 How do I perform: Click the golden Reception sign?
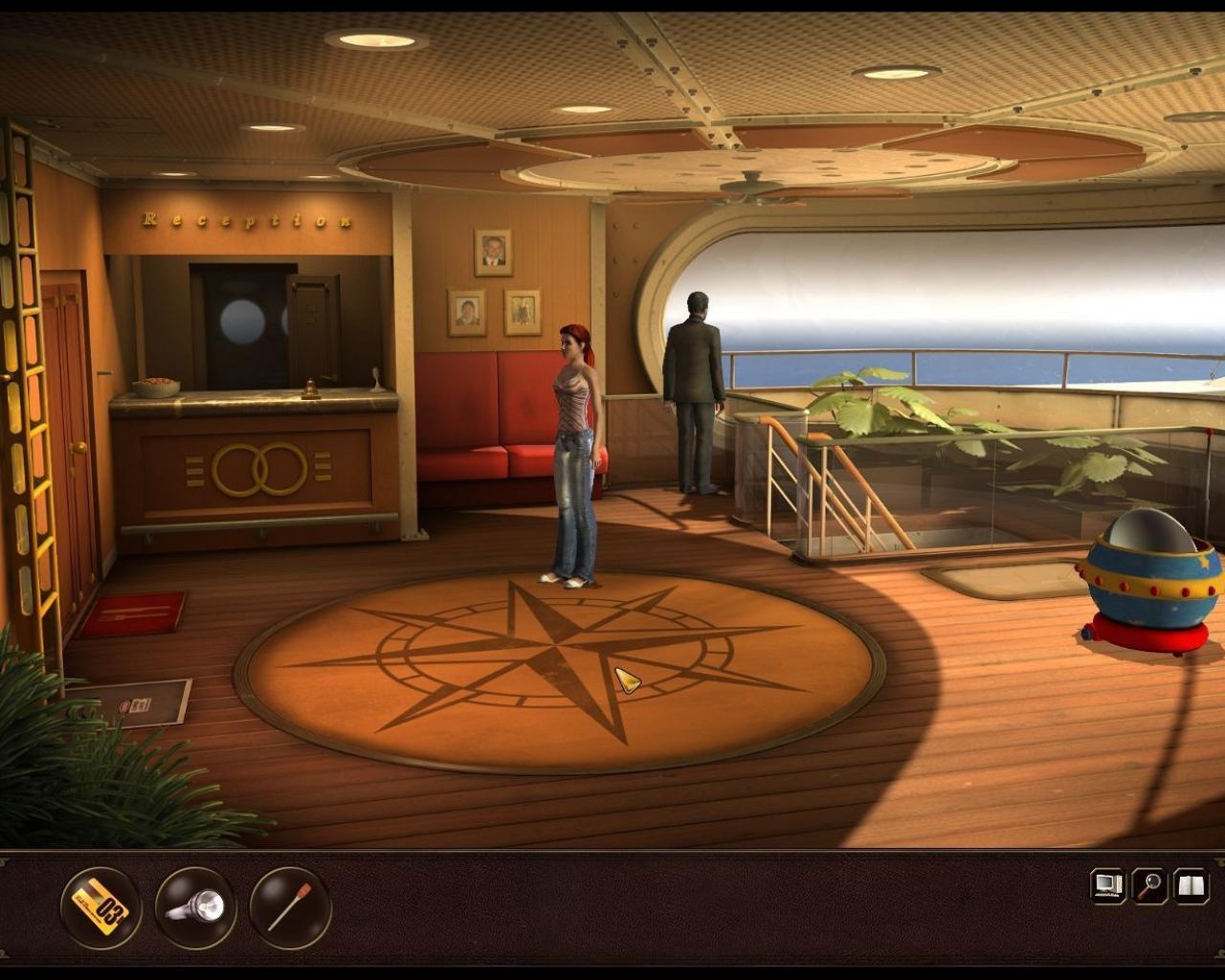[x=245, y=219]
